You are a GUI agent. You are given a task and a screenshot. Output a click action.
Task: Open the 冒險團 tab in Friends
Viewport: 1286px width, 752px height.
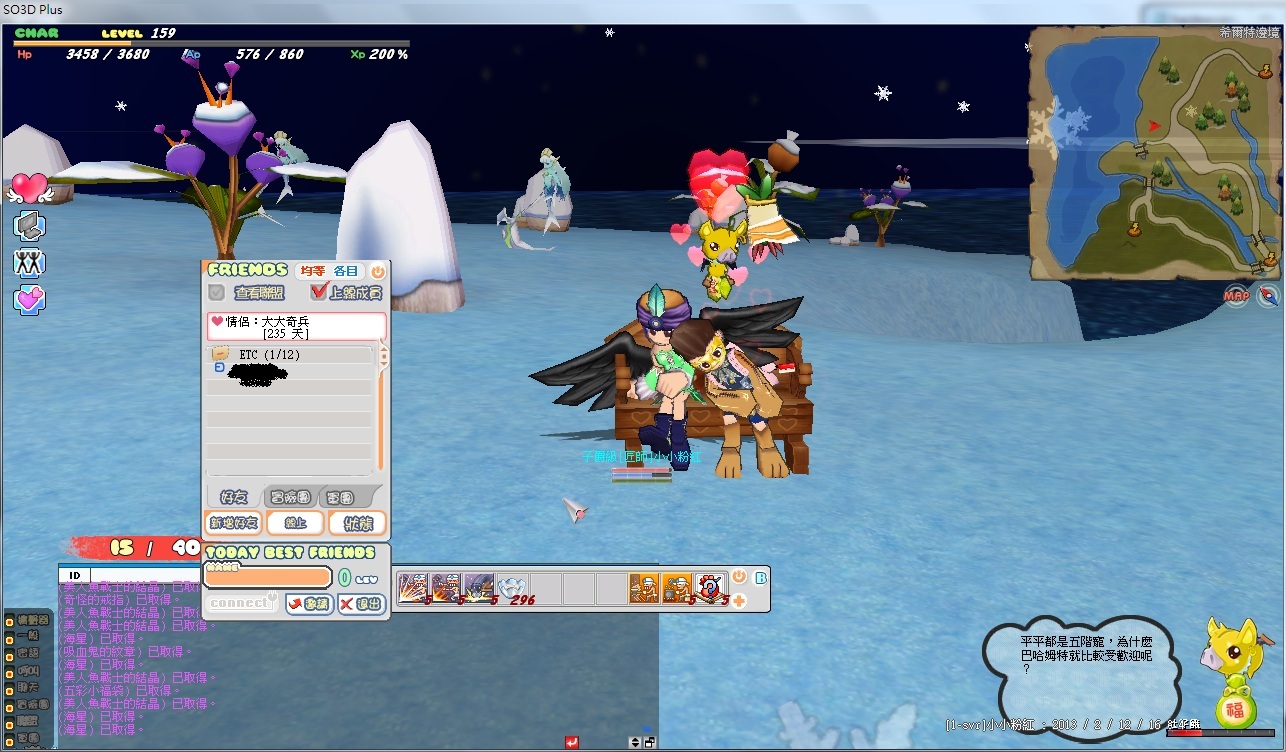pos(290,497)
